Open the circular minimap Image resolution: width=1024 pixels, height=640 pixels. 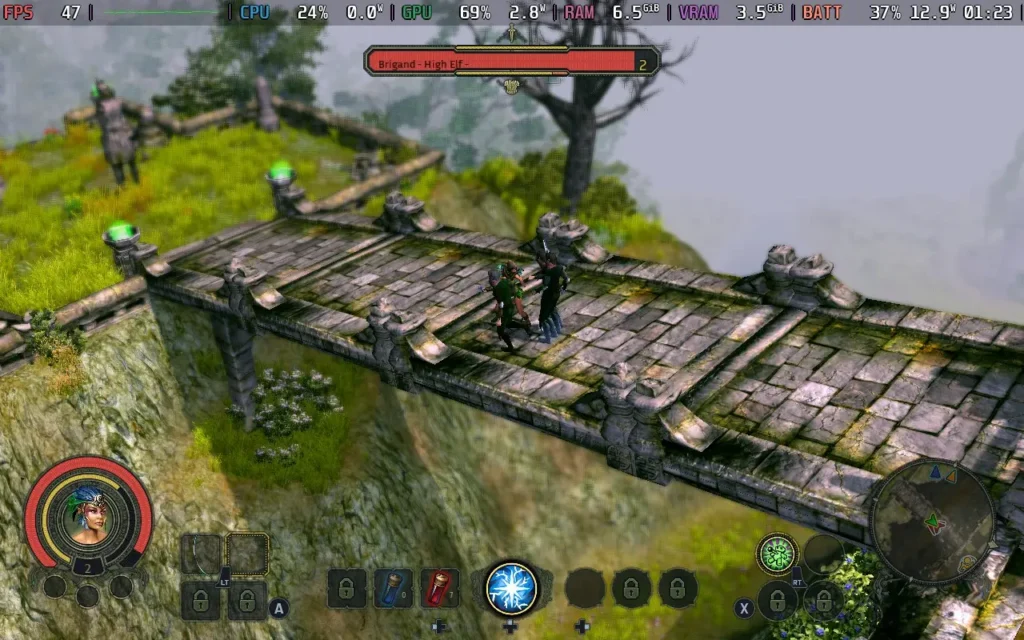[x=931, y=521]
